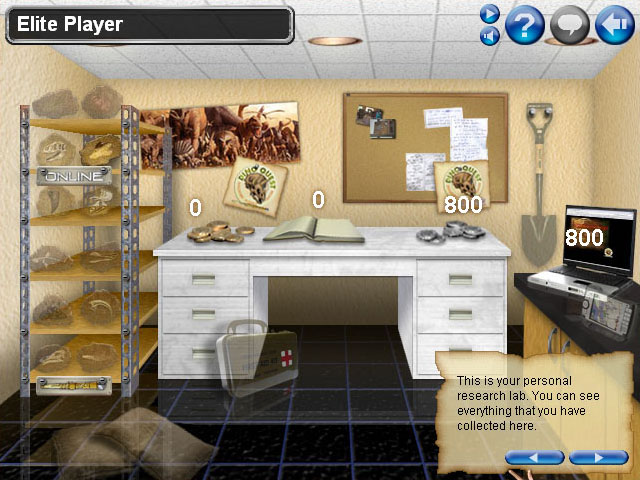640x480 pixels.
Task: Toggle sound with the speaker button
Action: (x=489, y=36)
